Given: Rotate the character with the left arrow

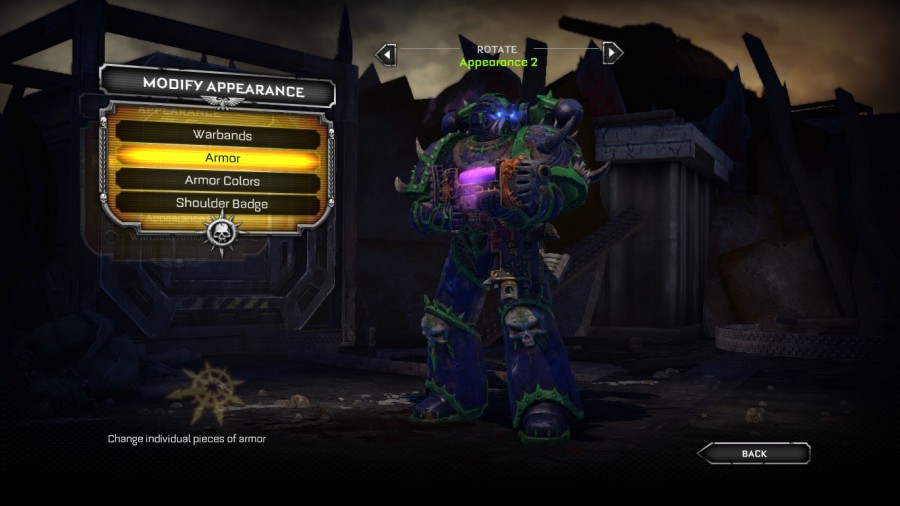Looking at the screenshot, I should click(387, 53).
